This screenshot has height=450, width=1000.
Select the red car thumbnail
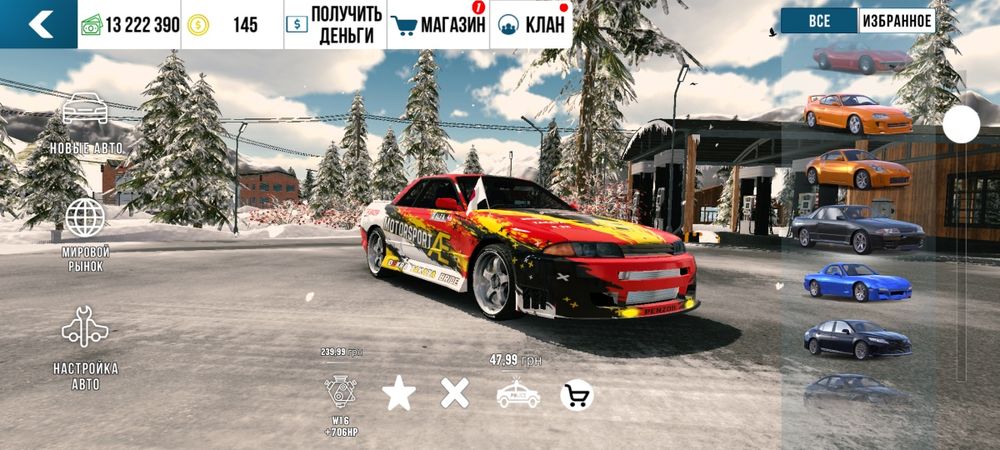pos(861,60)
